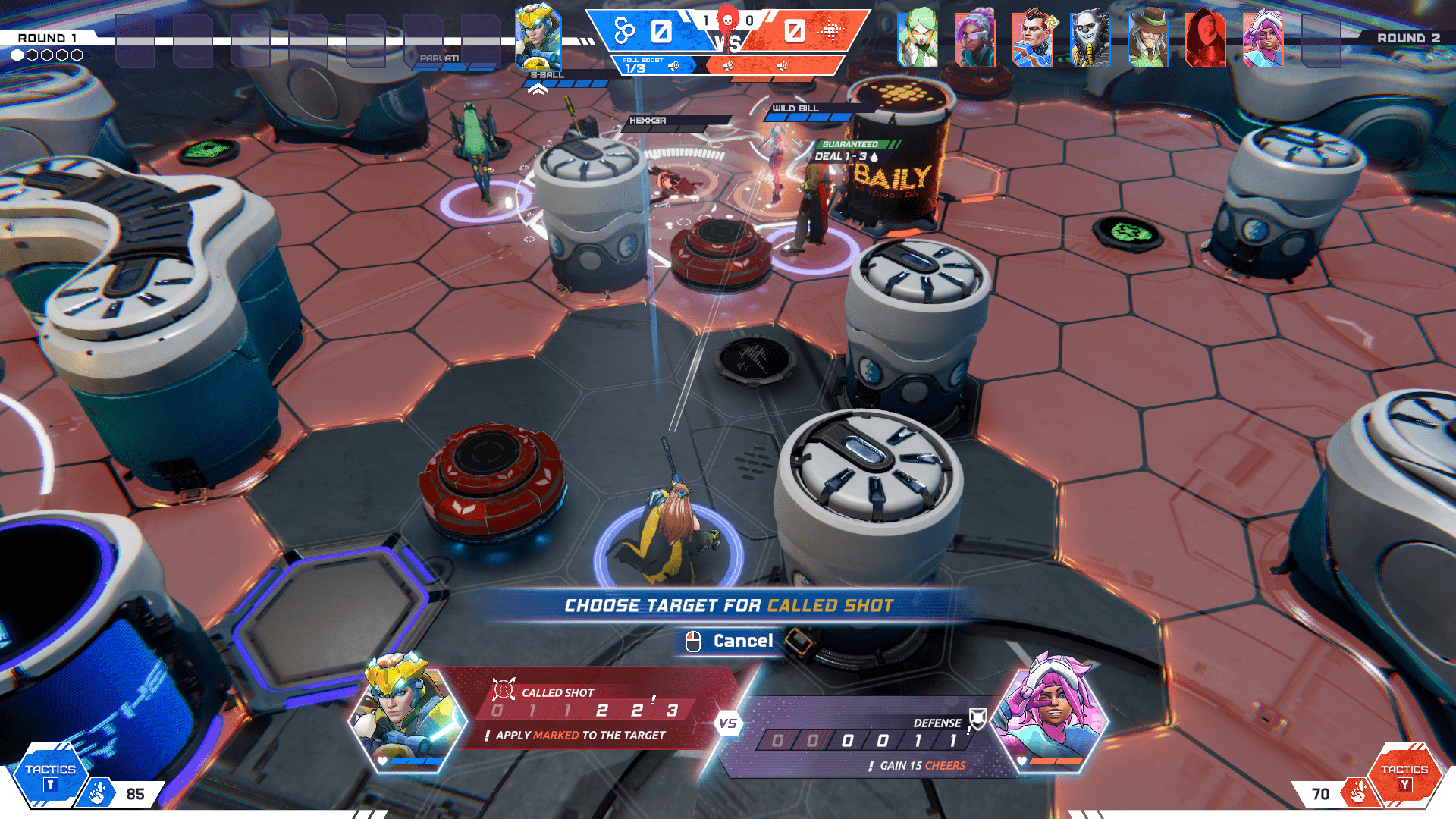1456x819 pixels.
Task: Select the green-haired hero in turn order
Action: point(917,38)
